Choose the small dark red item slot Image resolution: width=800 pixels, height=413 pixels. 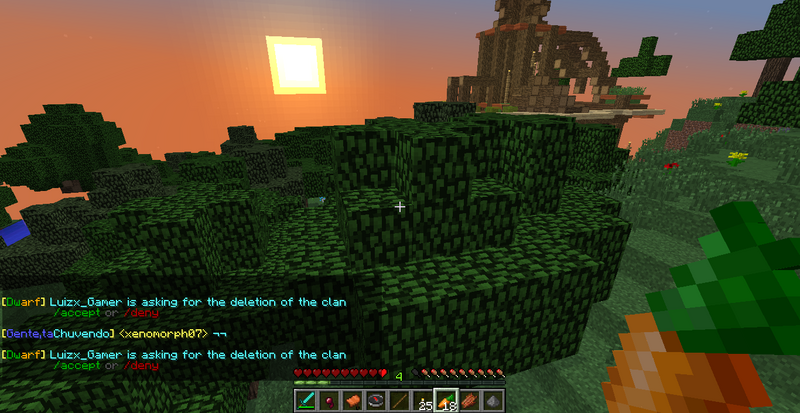pyautogui.click(x=329, y=401)
